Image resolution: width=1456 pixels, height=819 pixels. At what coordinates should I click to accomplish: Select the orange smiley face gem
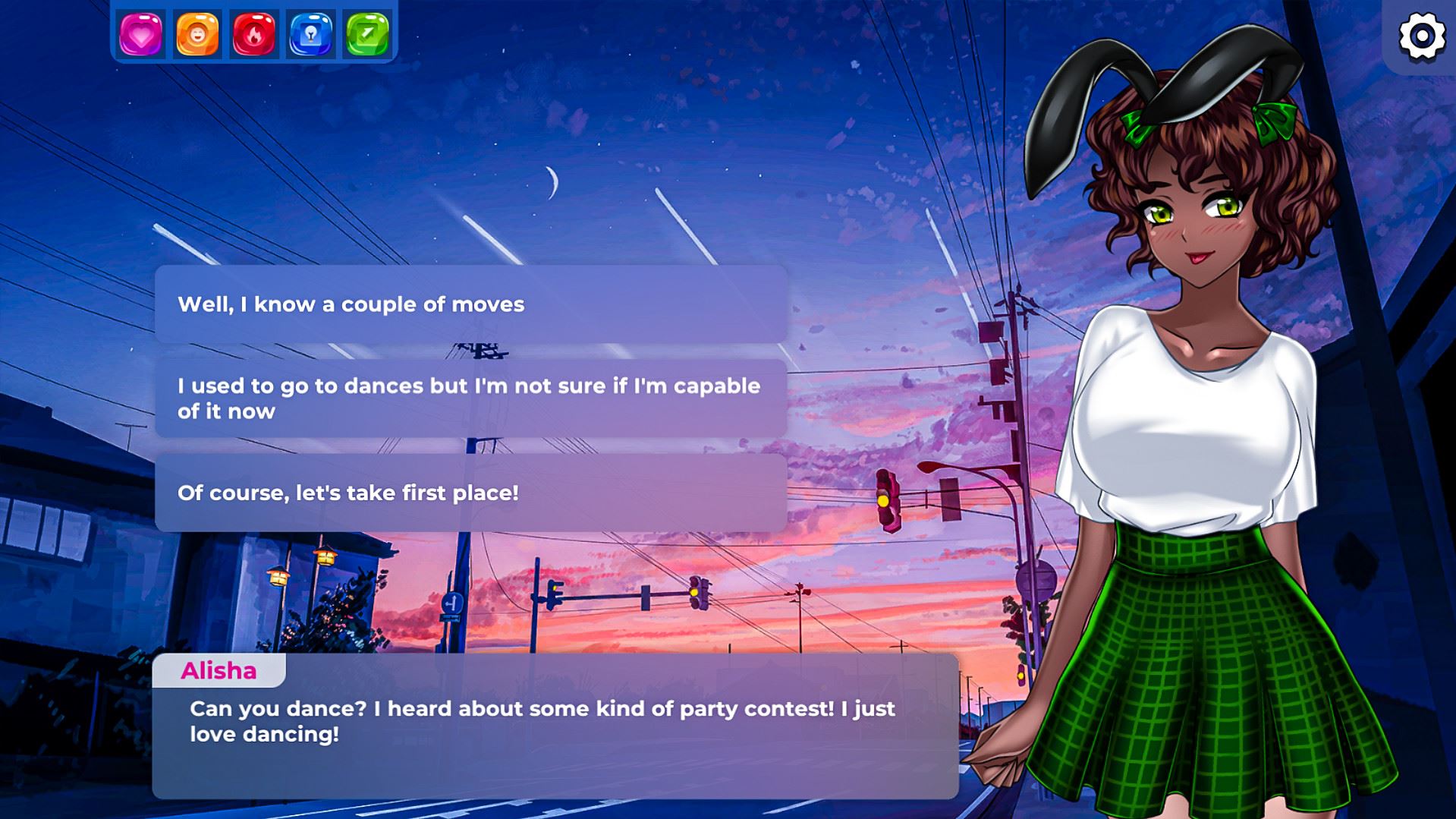pos(197,34)
